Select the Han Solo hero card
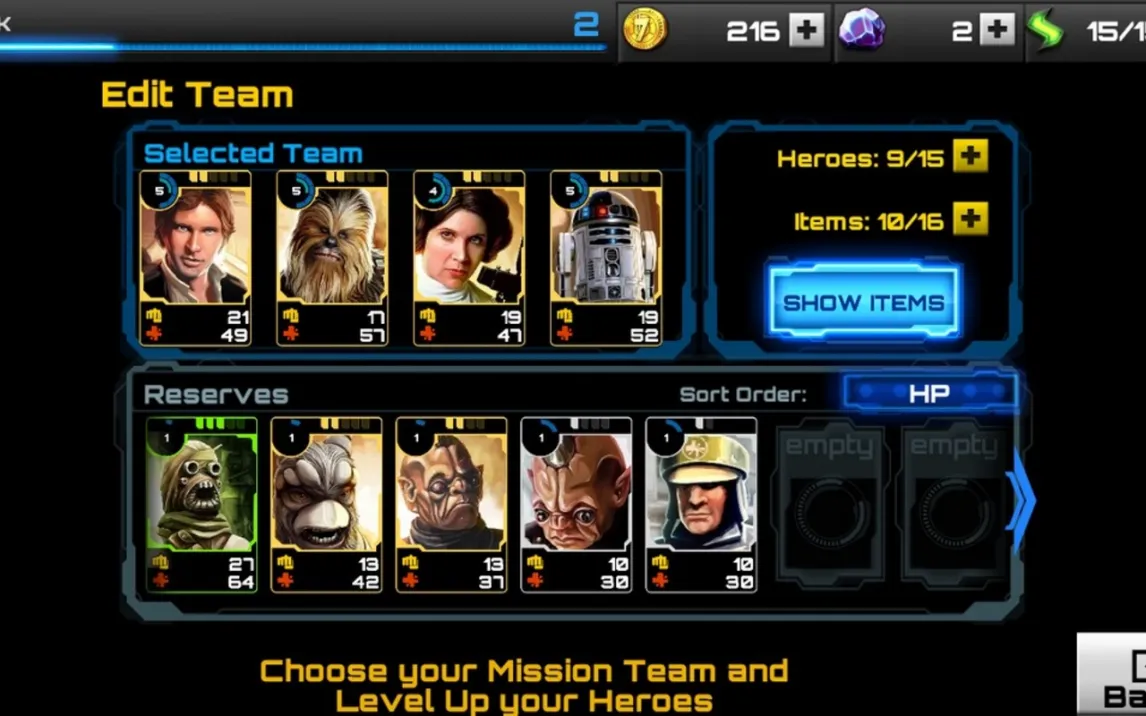The width and height of the screenshot is (1146, 716). [x=196, y=257]
